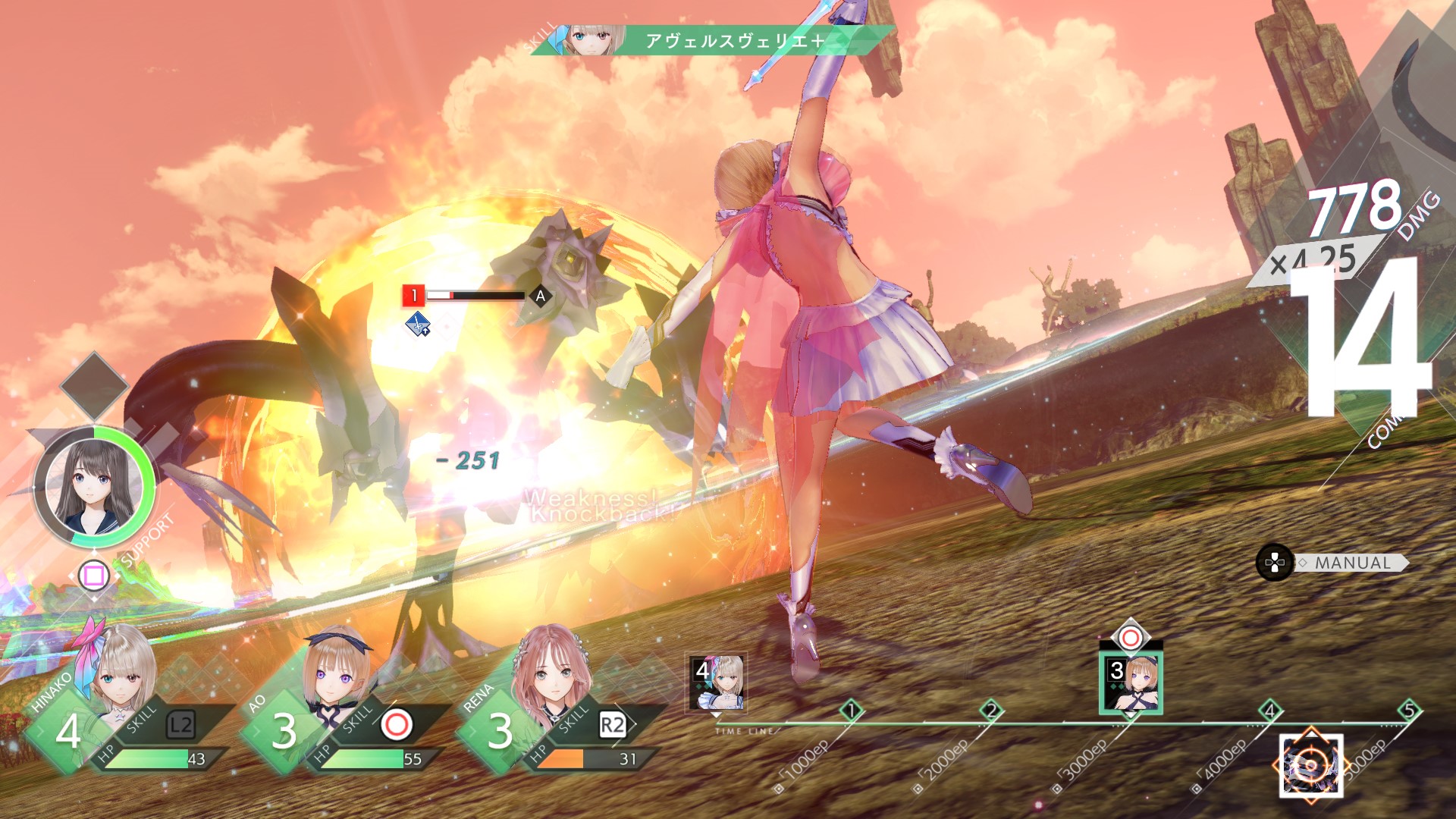Click the support character portrait
This screenshot has width=1456, height=819.
[94, 485]
